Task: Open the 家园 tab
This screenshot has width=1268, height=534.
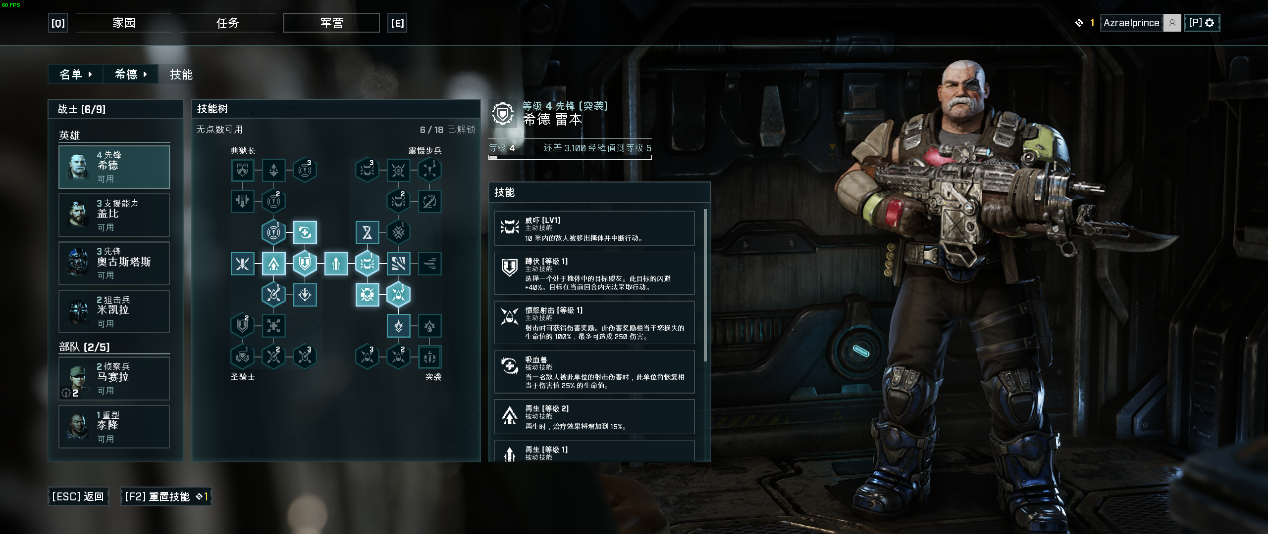Action: (122, 23)
